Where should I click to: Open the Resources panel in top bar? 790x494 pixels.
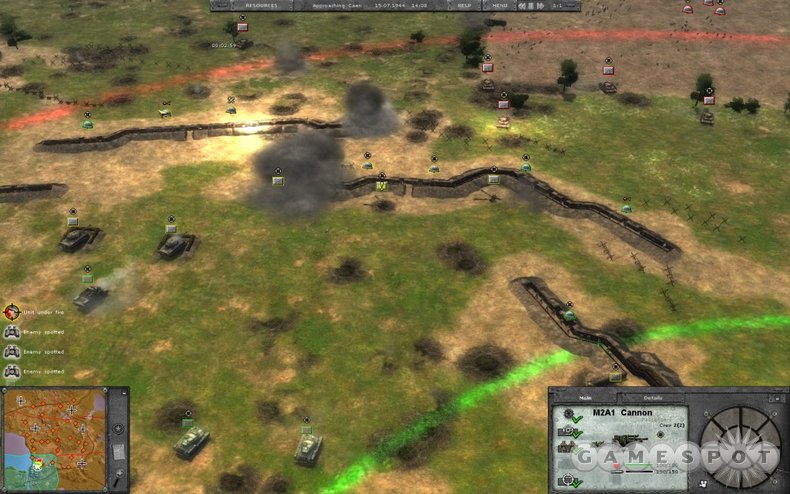(248, 5)
